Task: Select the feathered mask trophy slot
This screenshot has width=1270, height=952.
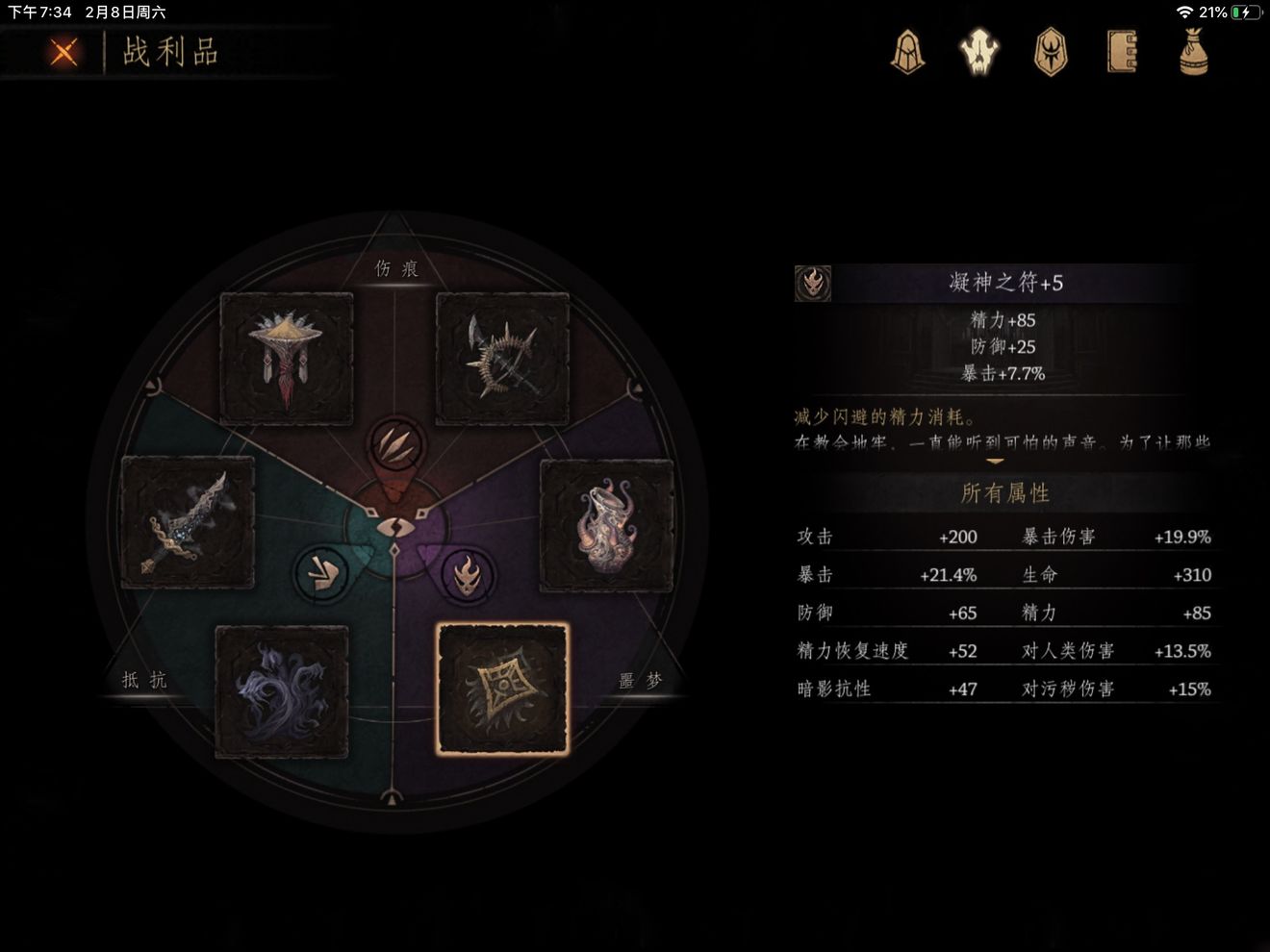Action: (286, 359)
